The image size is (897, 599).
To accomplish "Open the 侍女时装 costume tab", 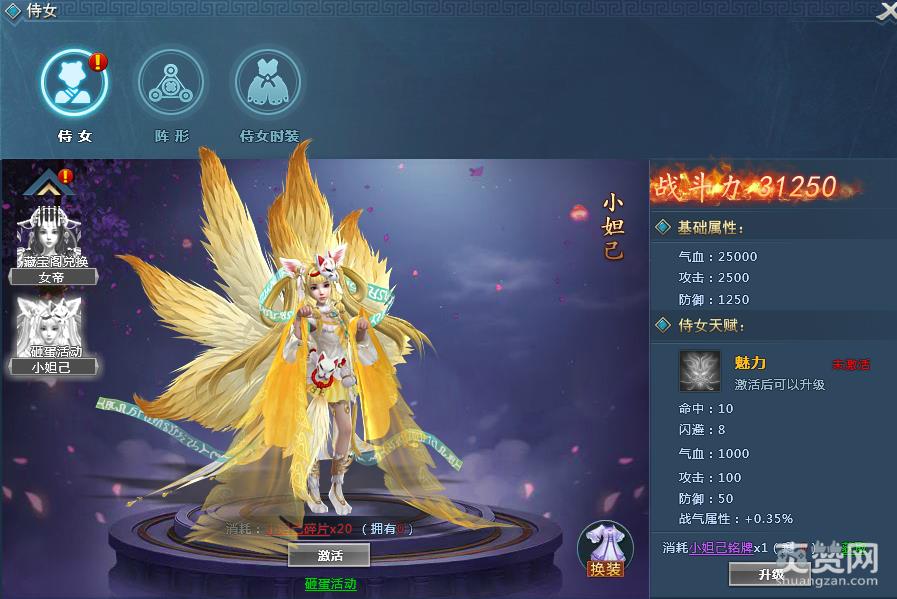I will [x=268, y=83].
